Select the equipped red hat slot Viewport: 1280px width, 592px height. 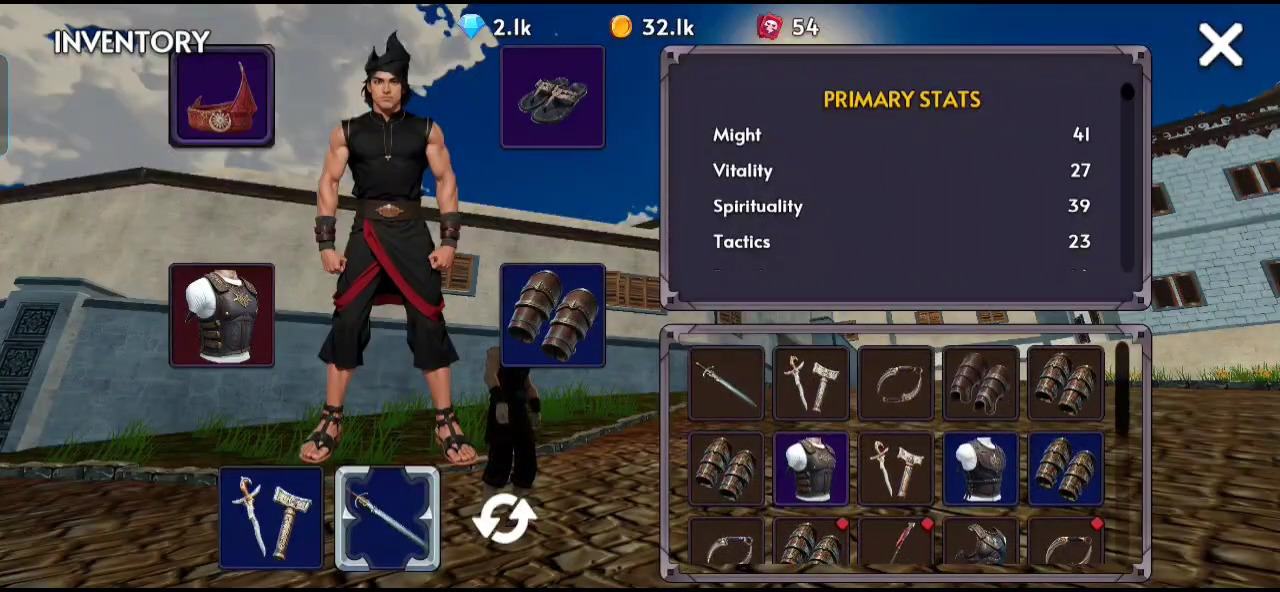click(222, 97)
